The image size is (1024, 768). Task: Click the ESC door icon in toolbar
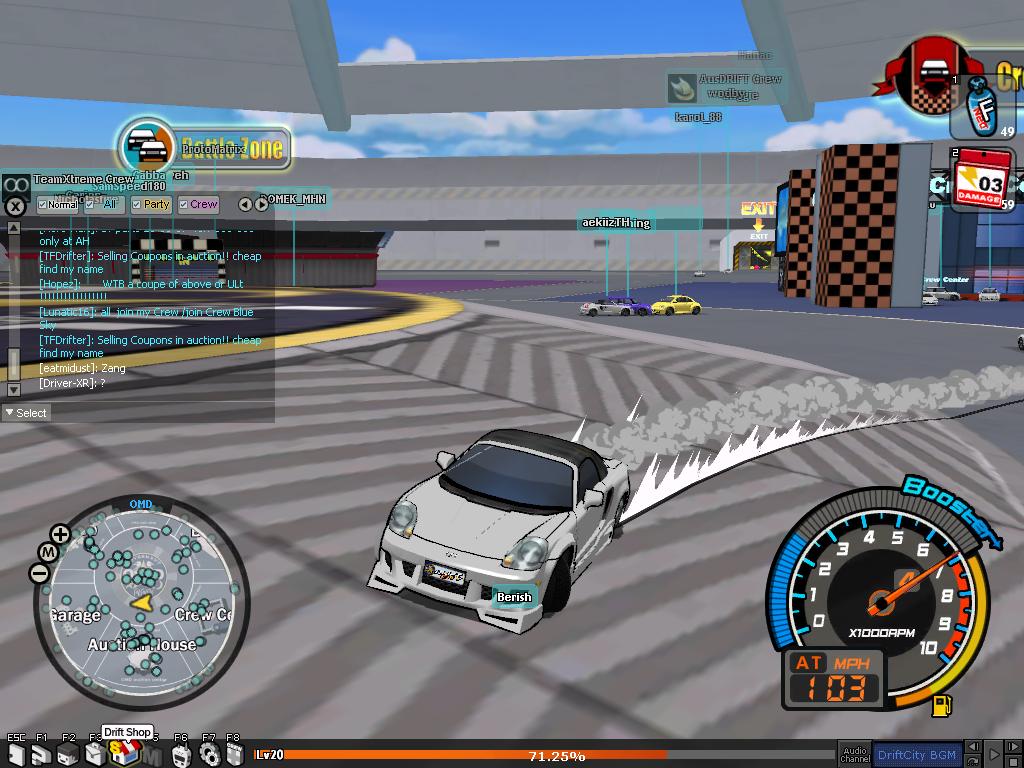(17, 755)
